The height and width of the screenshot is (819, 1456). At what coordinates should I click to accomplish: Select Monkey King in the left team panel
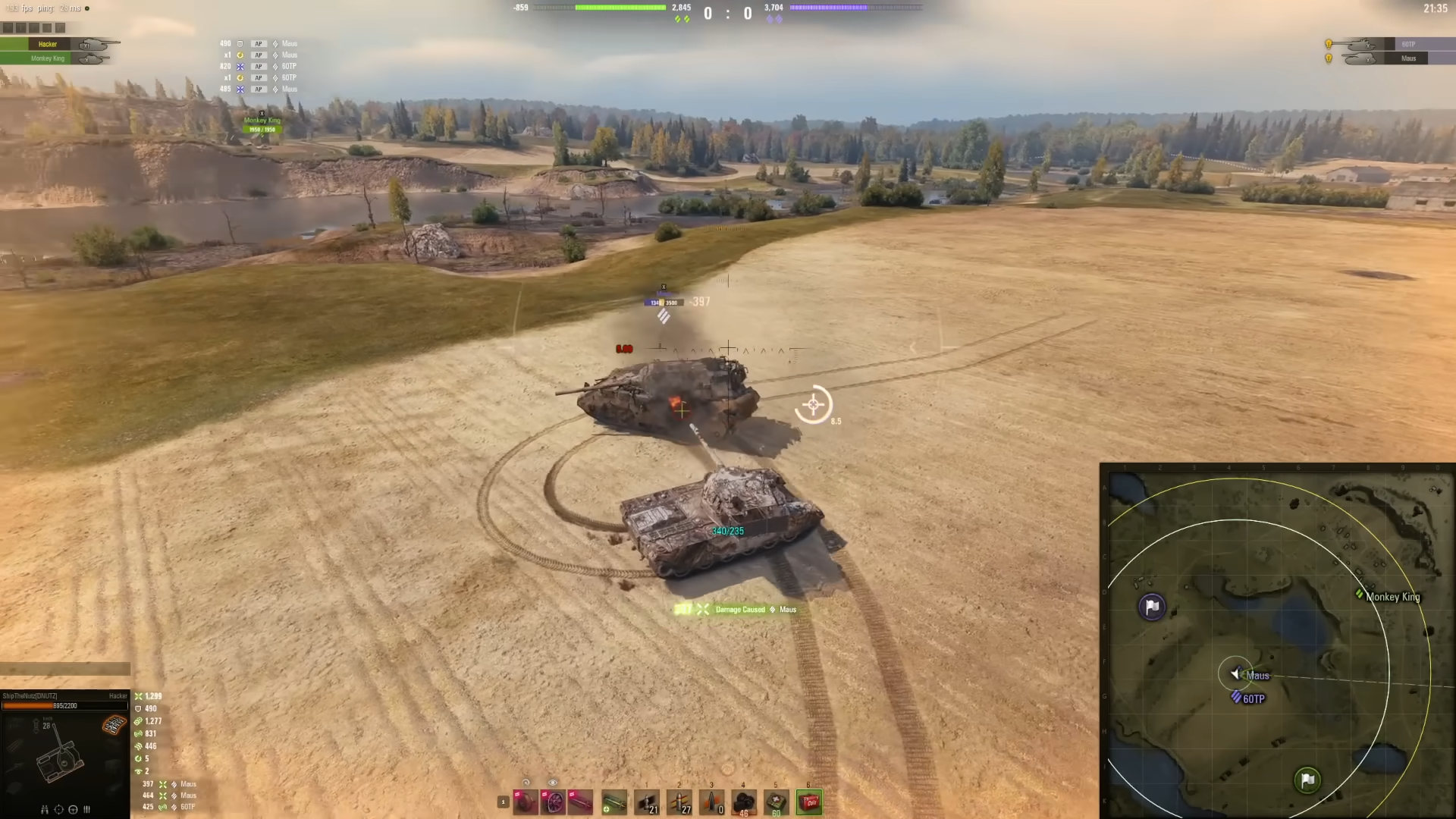tap(47, 58)
